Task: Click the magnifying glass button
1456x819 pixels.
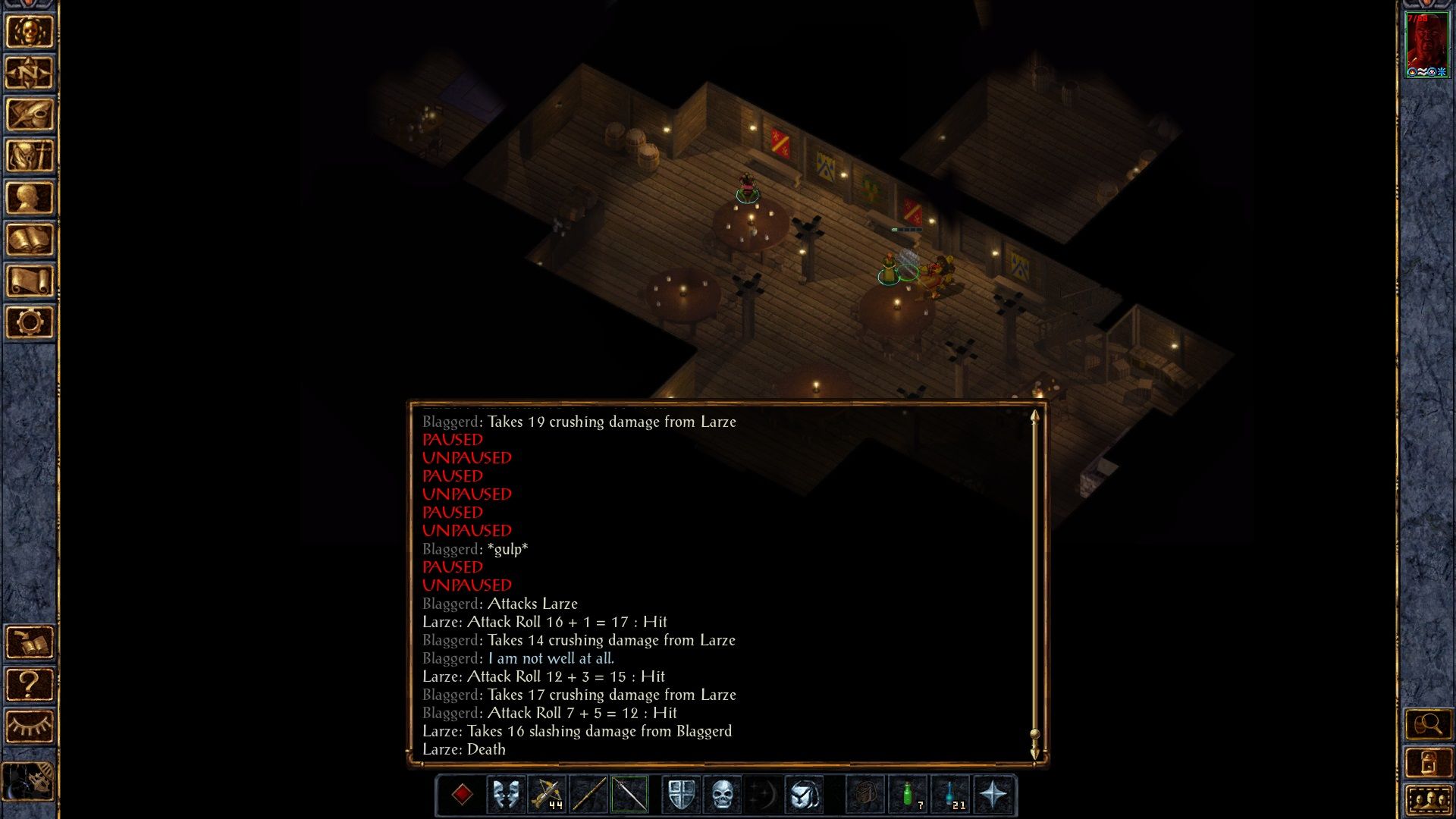Action: click(1428, 725)
